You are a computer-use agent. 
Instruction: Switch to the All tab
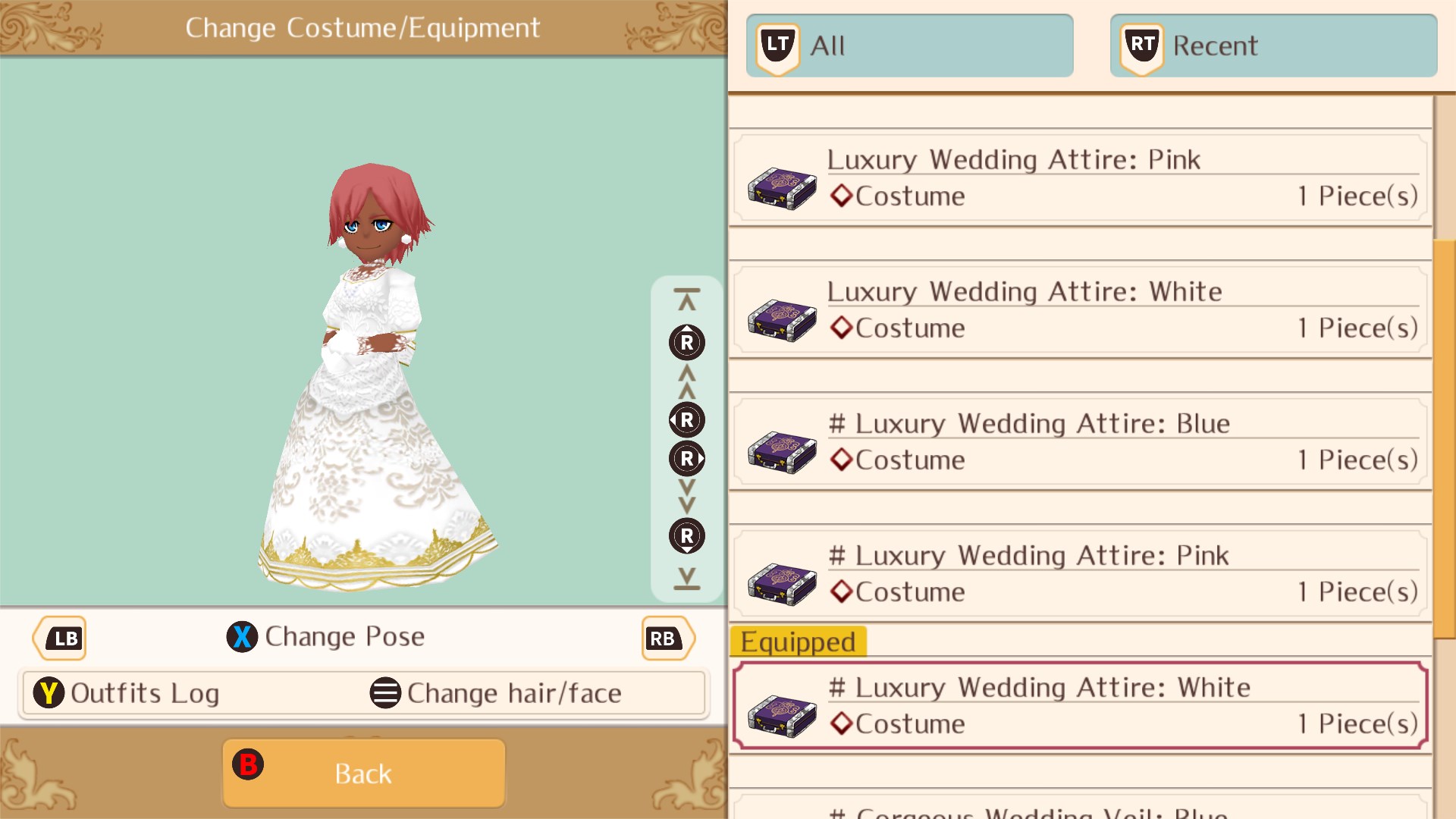pyautogui.click(x=910, y=44)
